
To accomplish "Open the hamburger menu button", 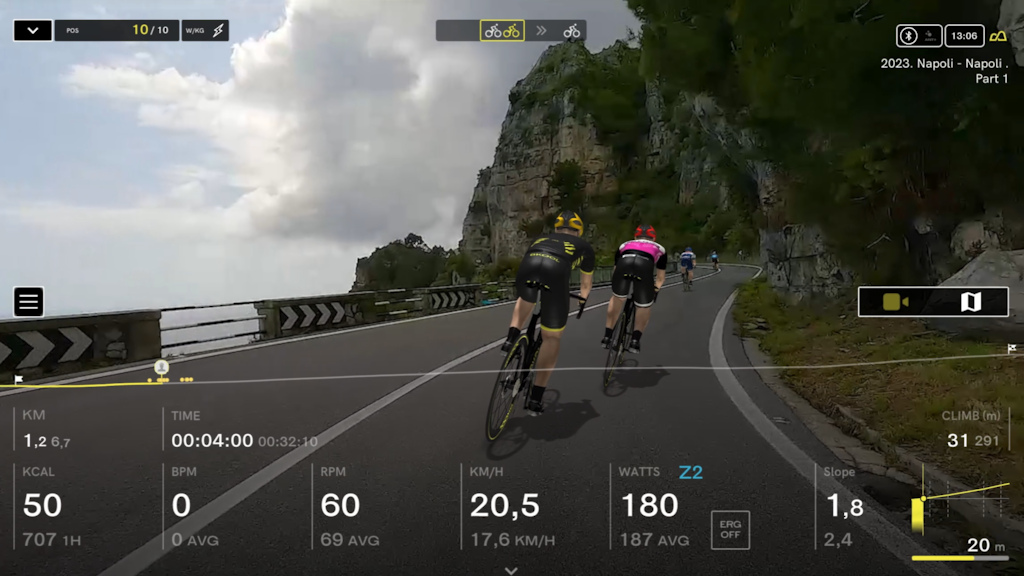I will pyautogui.click(x=29, y=301).
